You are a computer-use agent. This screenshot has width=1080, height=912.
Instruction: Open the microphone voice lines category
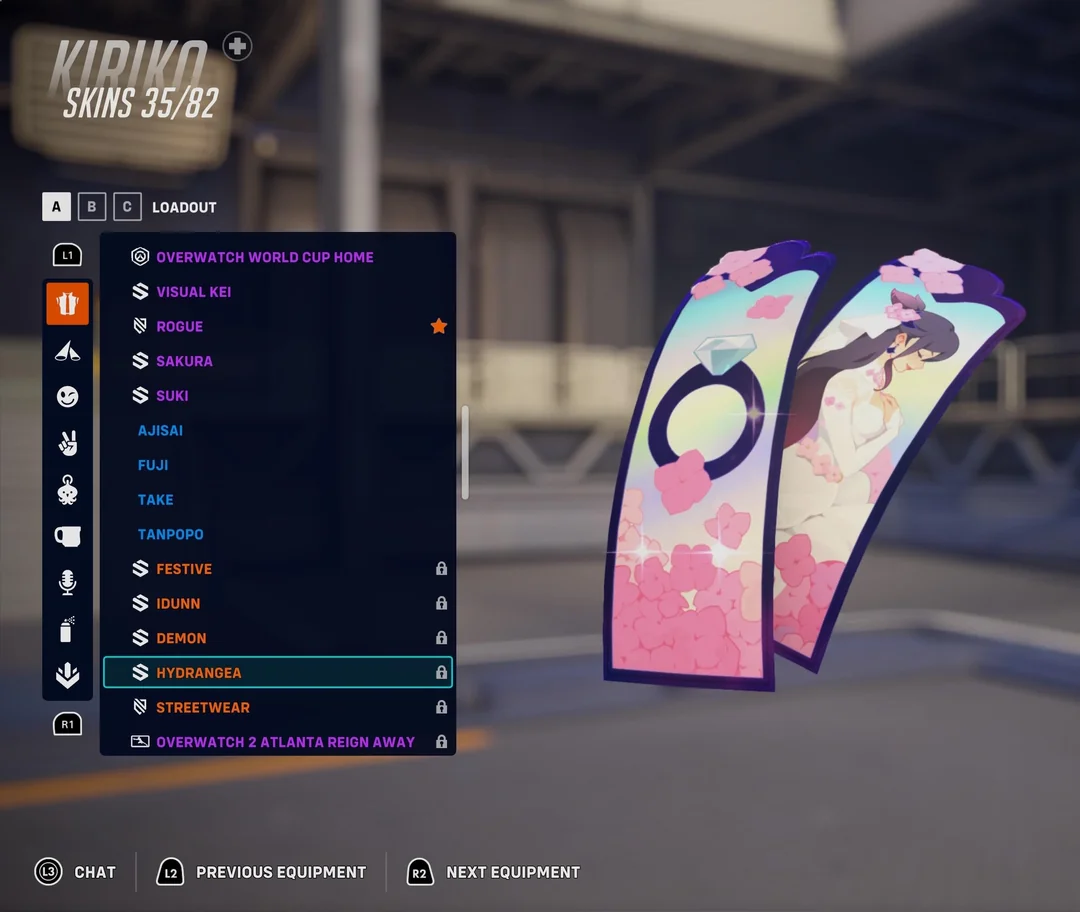[x=67, y=582]
